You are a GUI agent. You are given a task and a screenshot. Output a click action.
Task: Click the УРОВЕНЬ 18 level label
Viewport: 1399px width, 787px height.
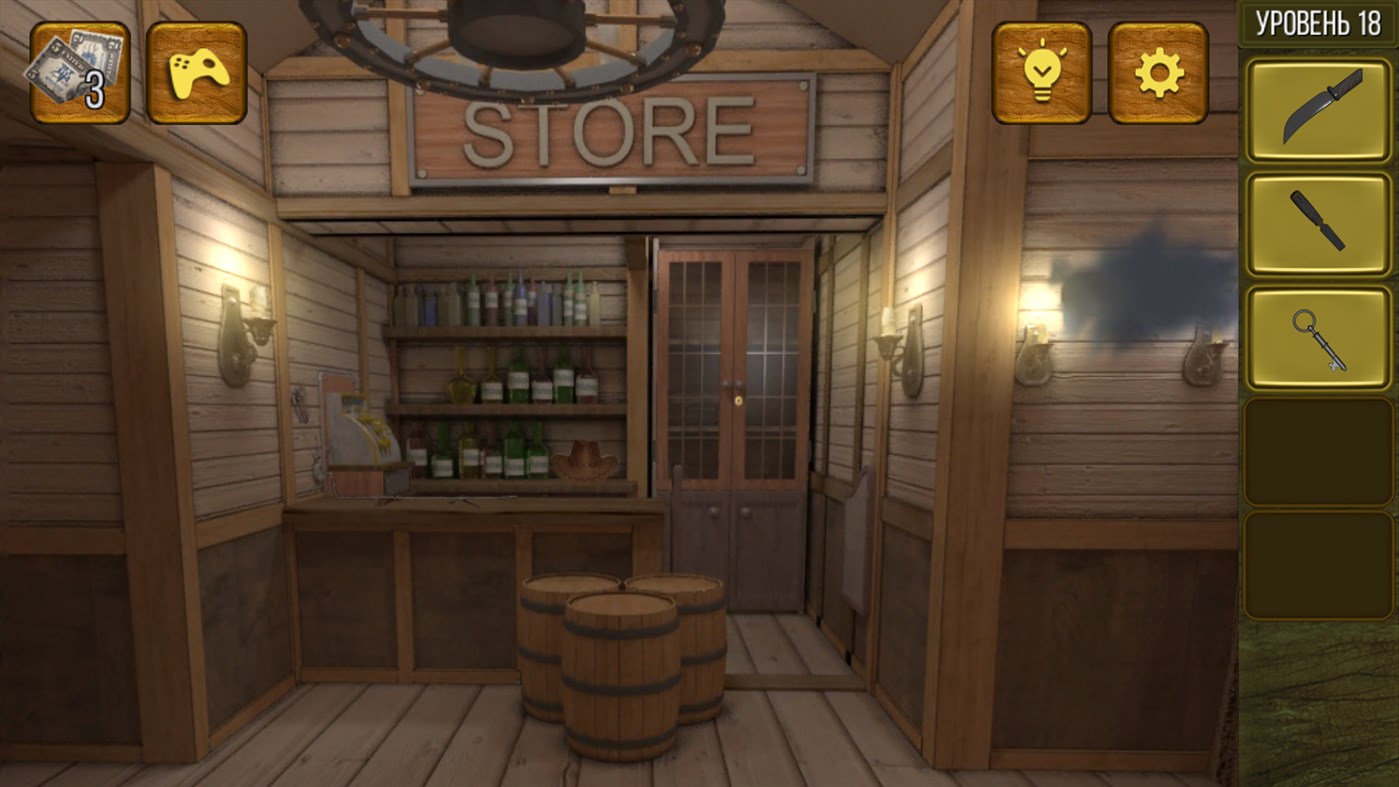click(1315, 22)
